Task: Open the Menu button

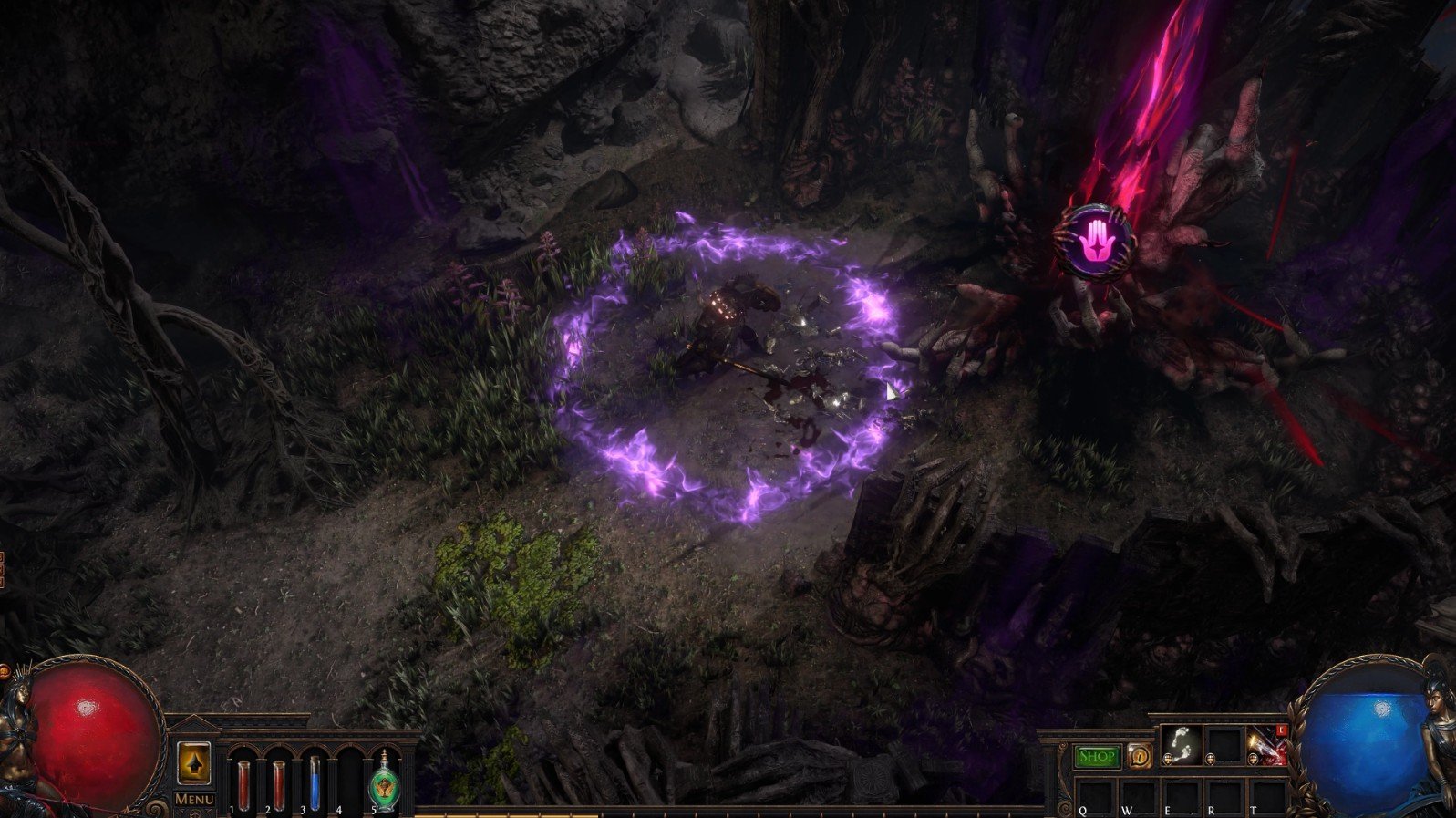Action: pos(194,800)
